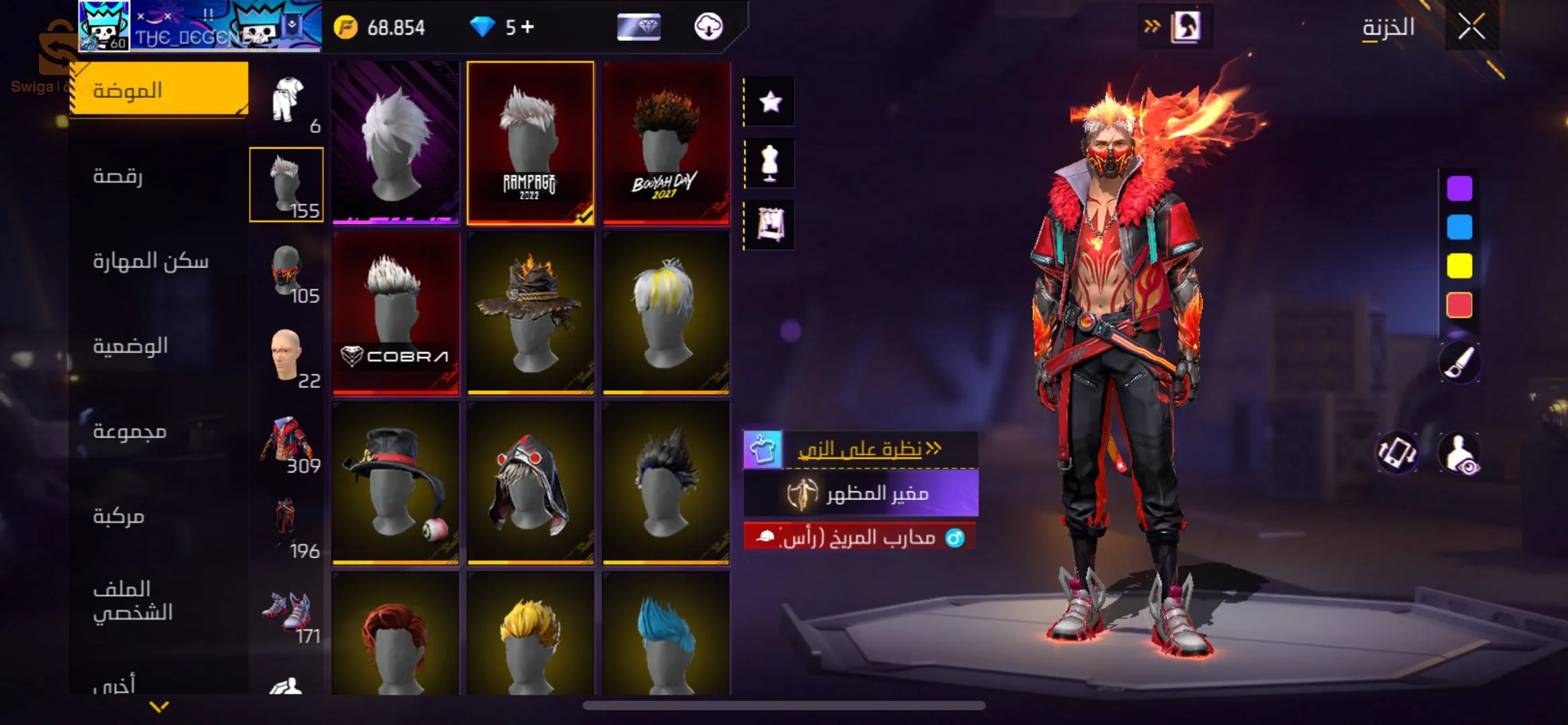Add diamonds with the plus button
Screen dimensions: 1568x725
click(x=528, y=27)
